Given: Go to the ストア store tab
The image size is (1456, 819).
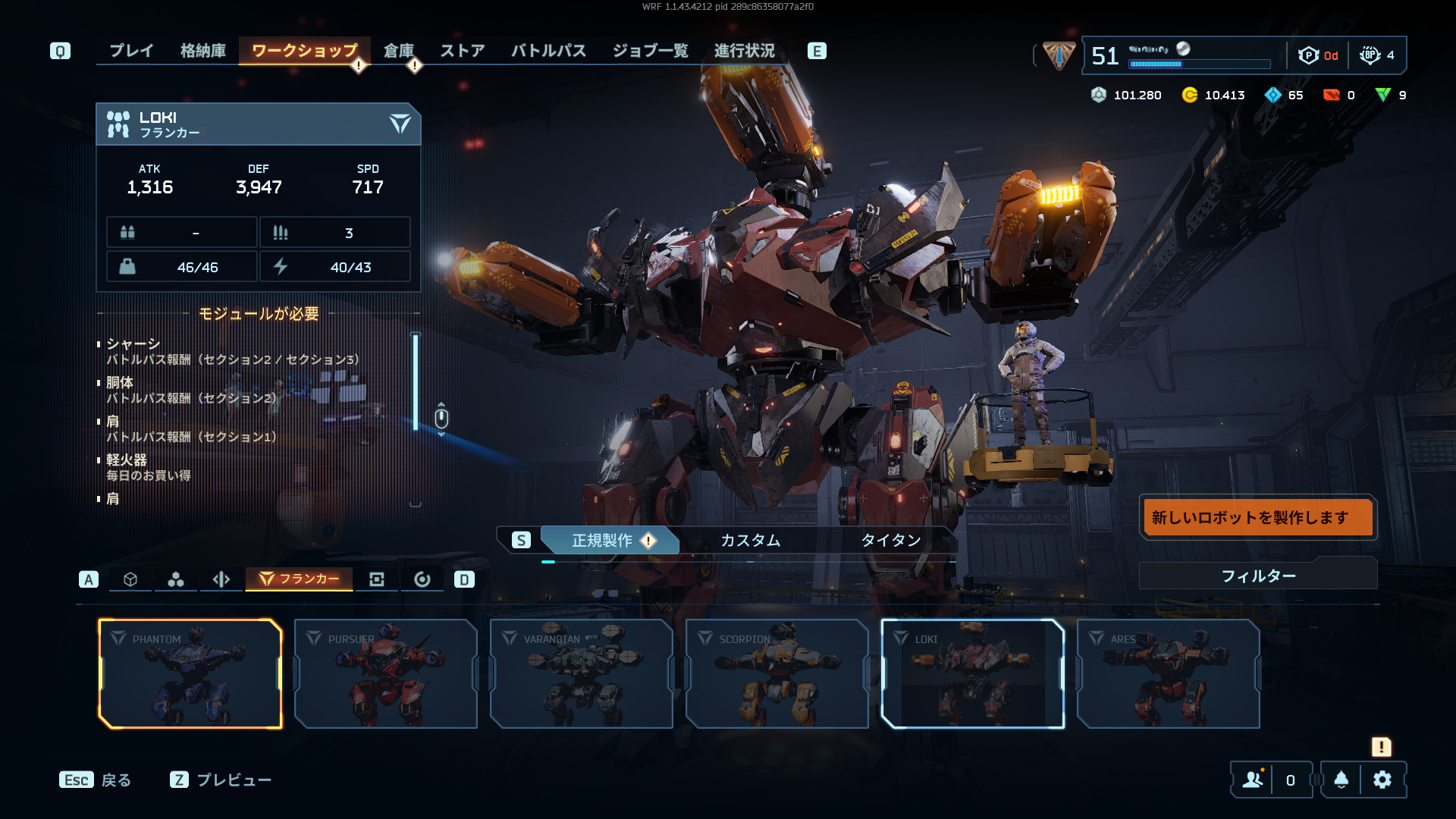Looking at the screenshot, I should pos(462,51).
